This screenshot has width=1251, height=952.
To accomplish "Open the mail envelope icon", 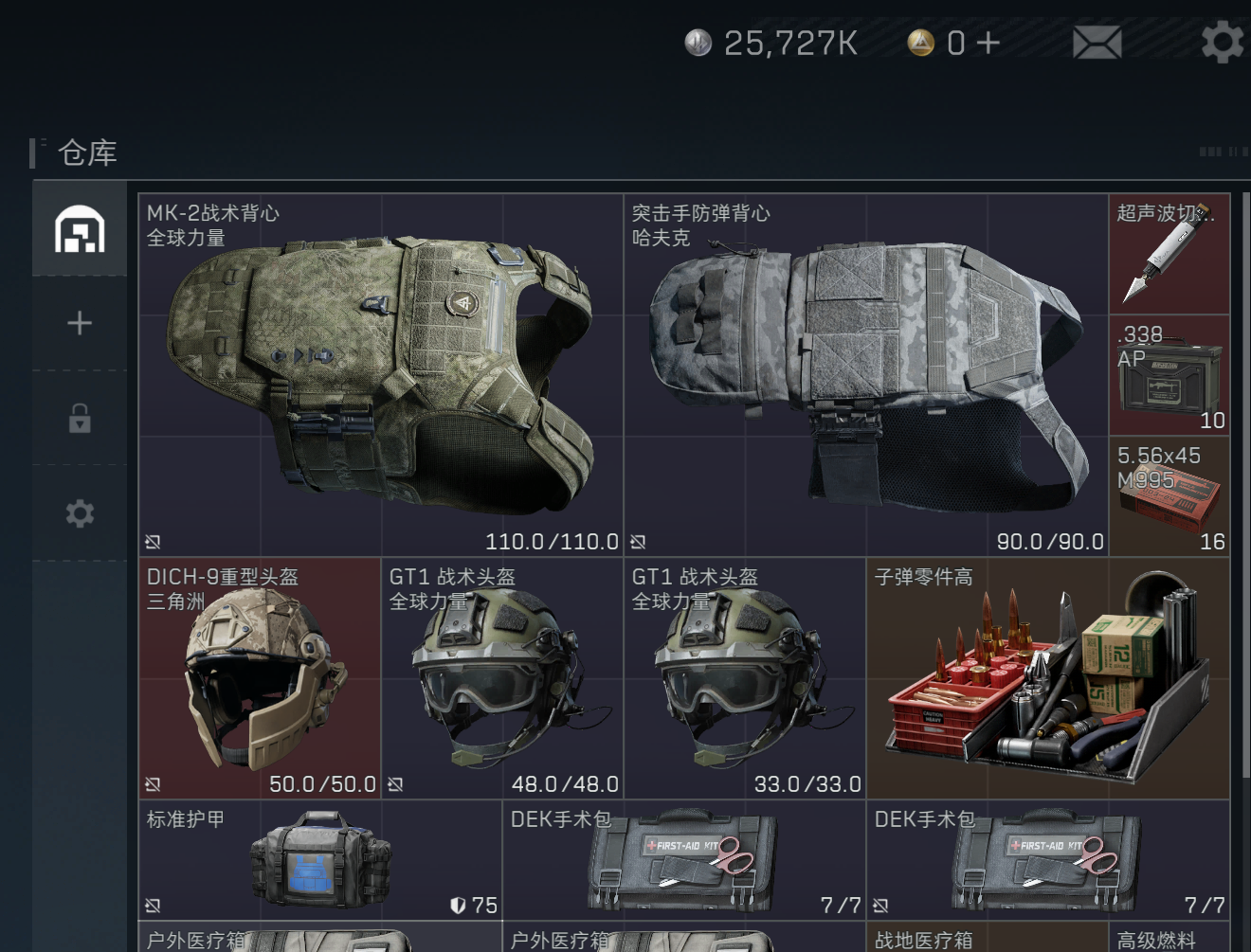I will tap(1097, 43).
